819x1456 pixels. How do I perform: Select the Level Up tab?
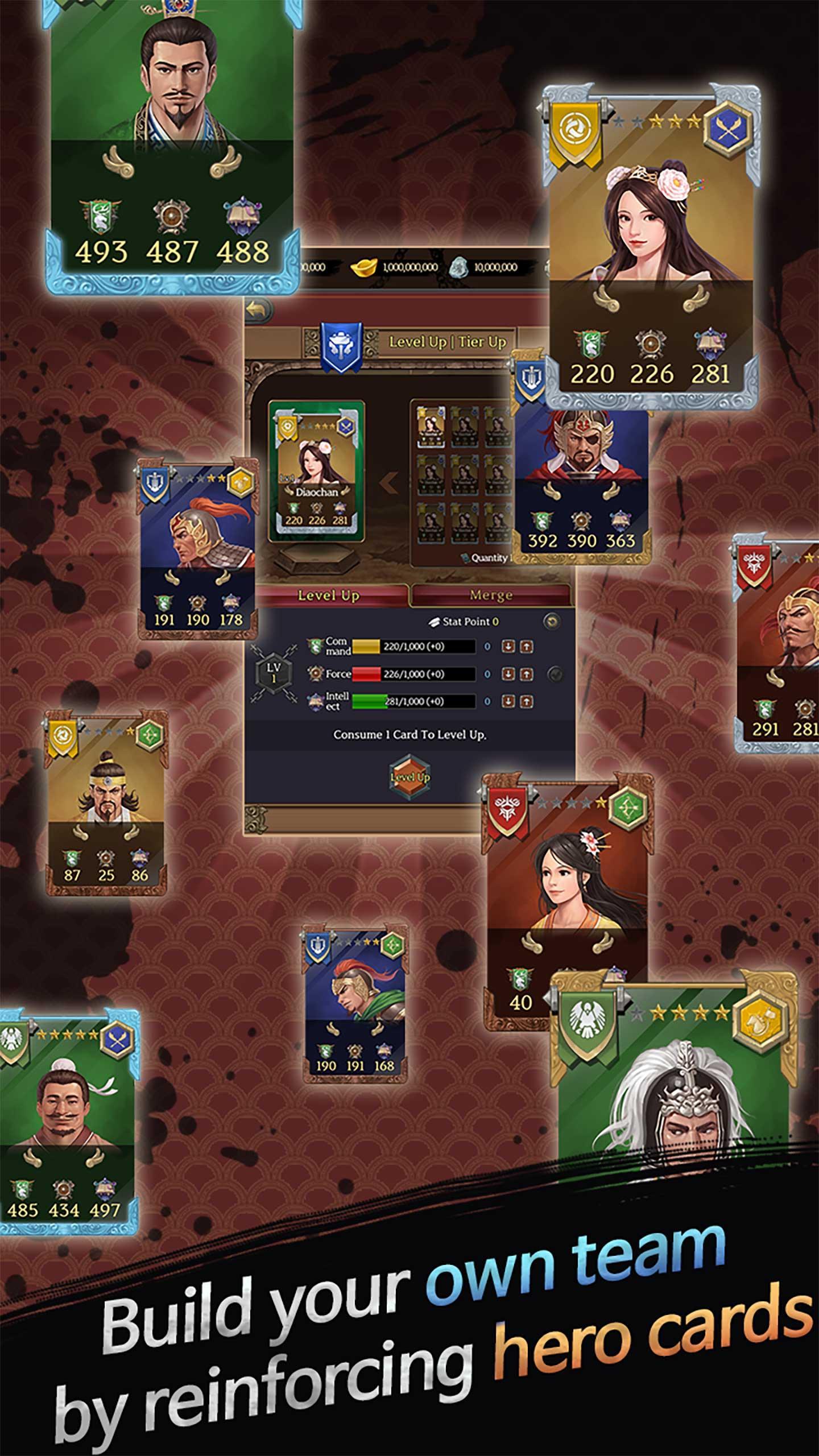[329, 595]
